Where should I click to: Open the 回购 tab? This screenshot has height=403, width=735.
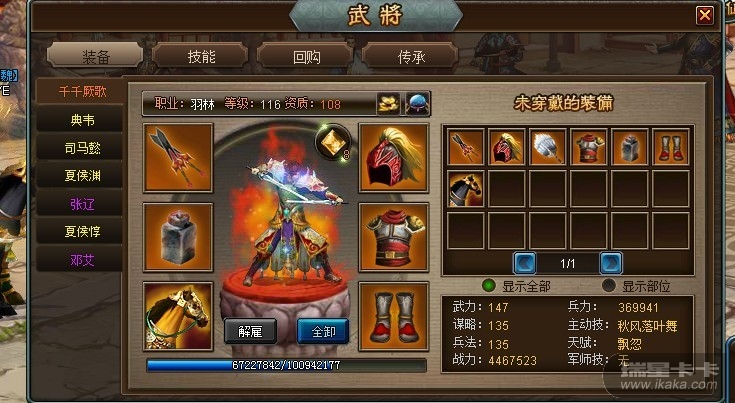[x=307, y=56]
